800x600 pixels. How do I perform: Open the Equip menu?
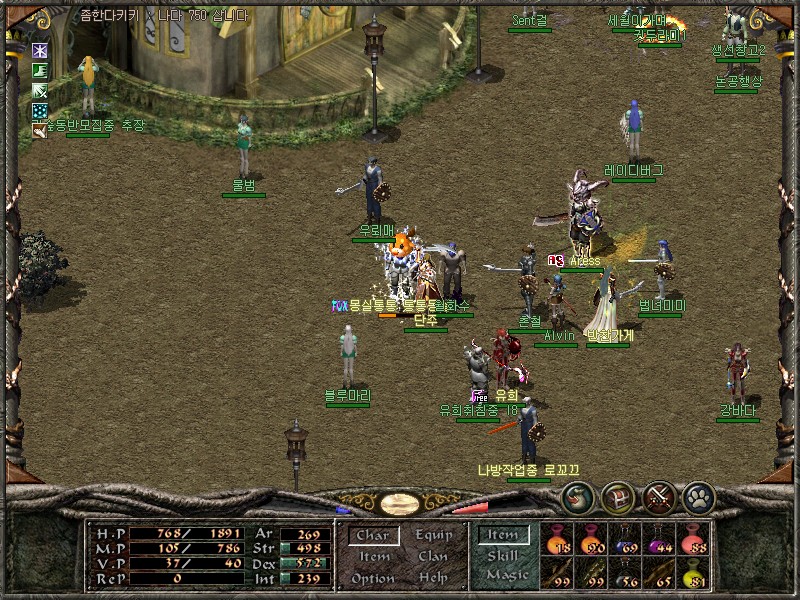(434, 535)
